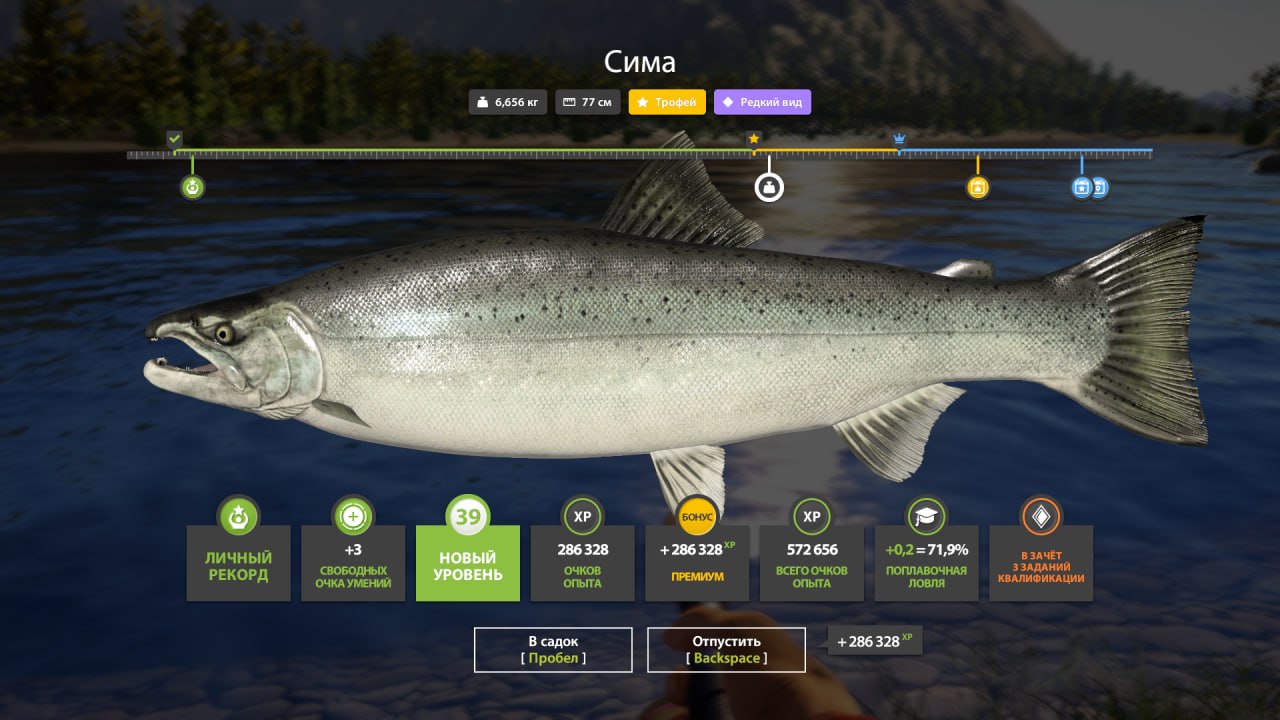Screen dimensions: 1280x720
Task: Select the 286 328 experience points tile
Action: (582, 563)
